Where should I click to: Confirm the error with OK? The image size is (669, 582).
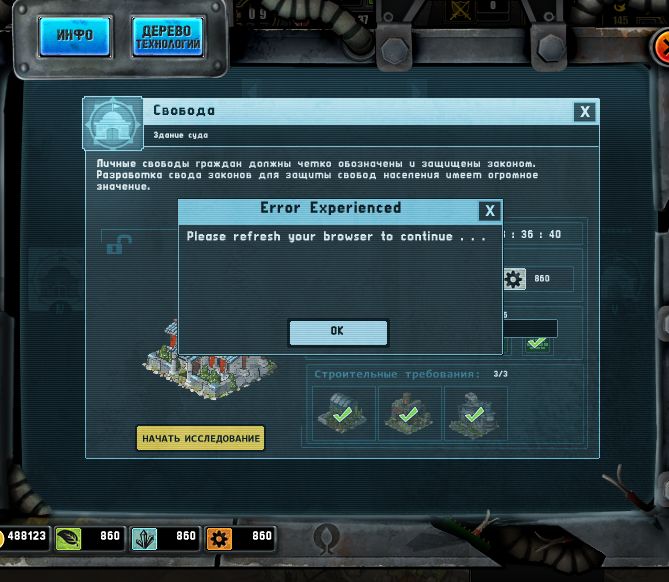[x=337, y=331]
